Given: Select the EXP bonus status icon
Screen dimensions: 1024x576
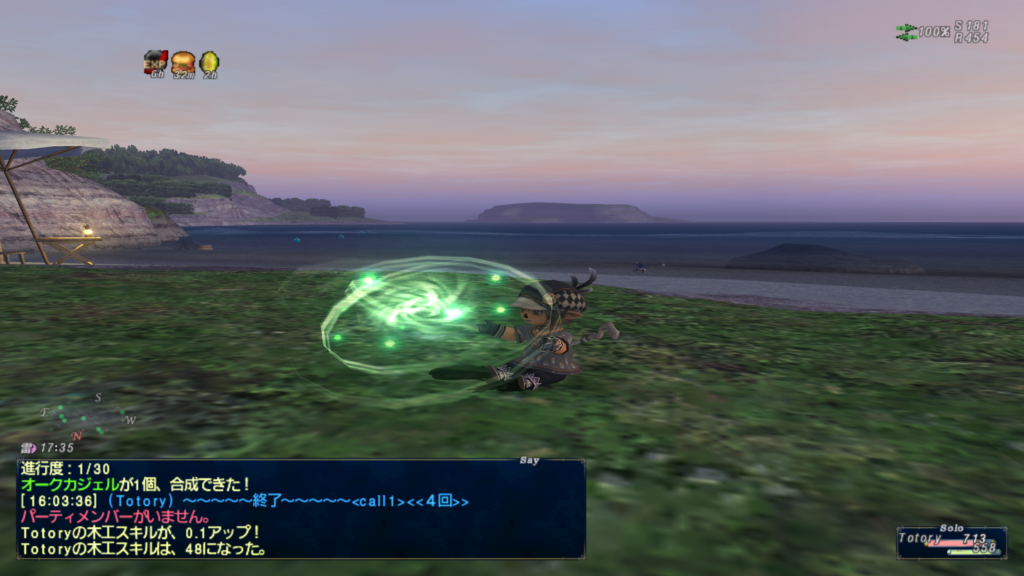Looking at the screenshot, I should point(155,62).
